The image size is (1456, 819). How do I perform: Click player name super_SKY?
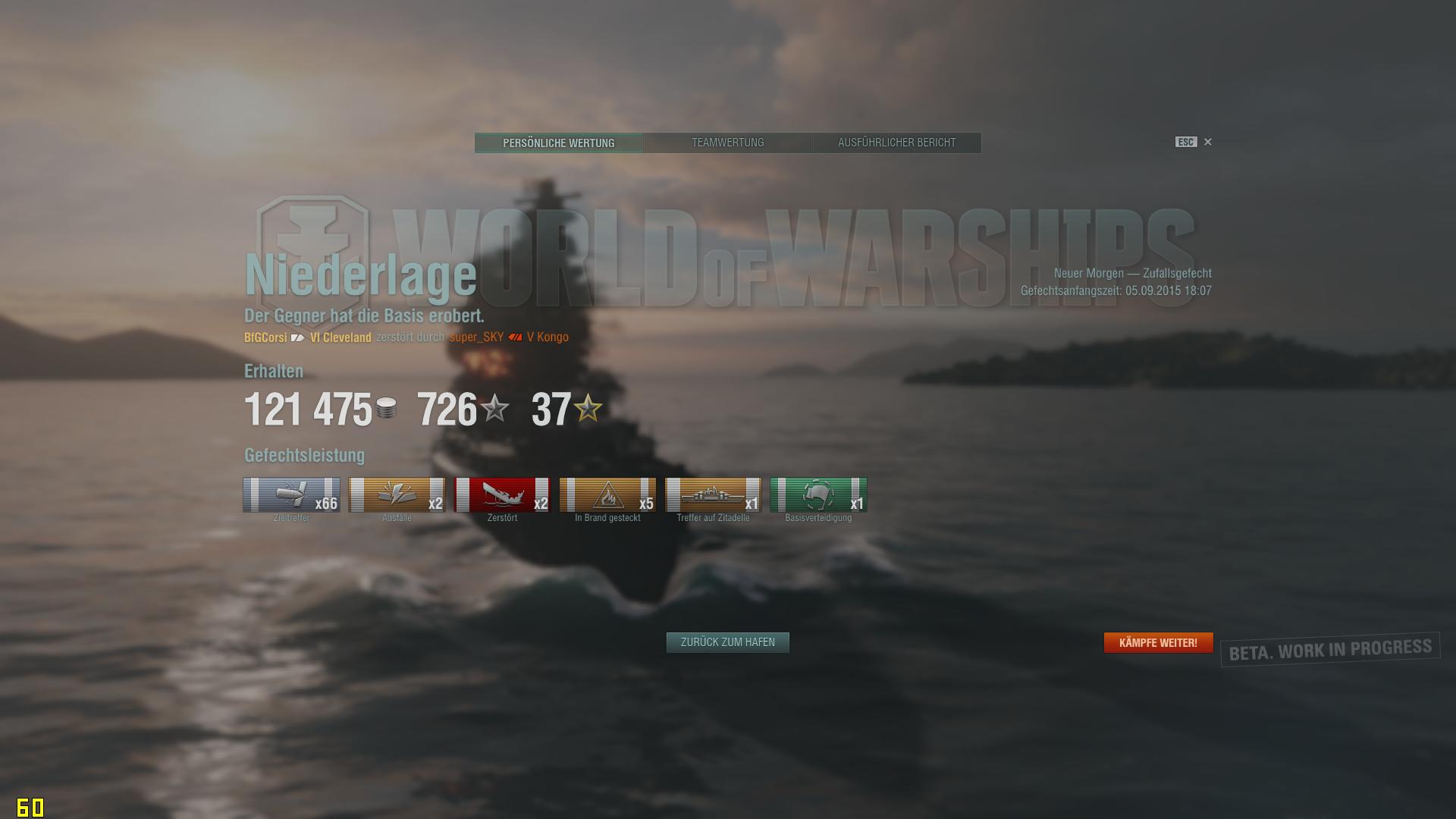(476, 337)
